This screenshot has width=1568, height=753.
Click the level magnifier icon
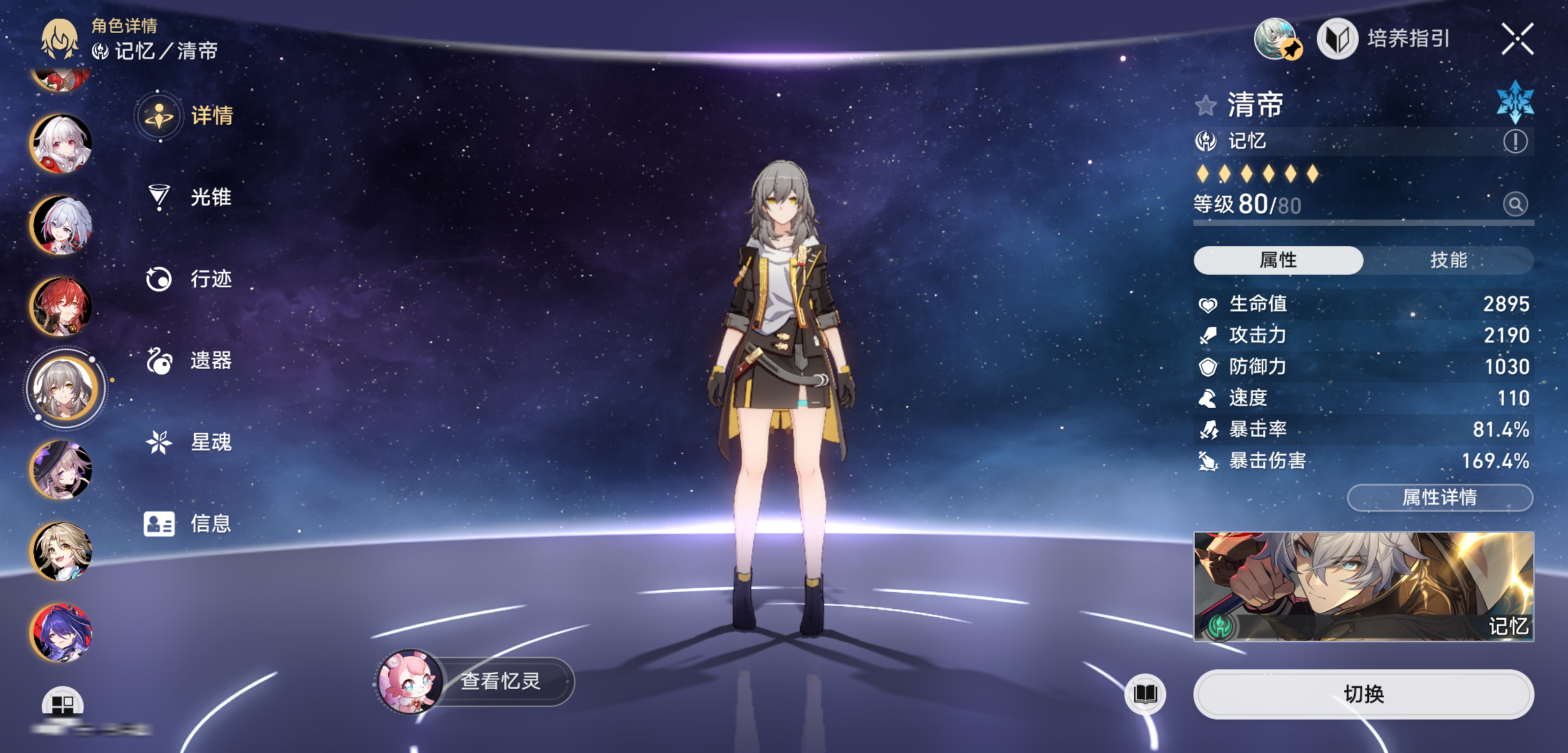point(1515,204)
